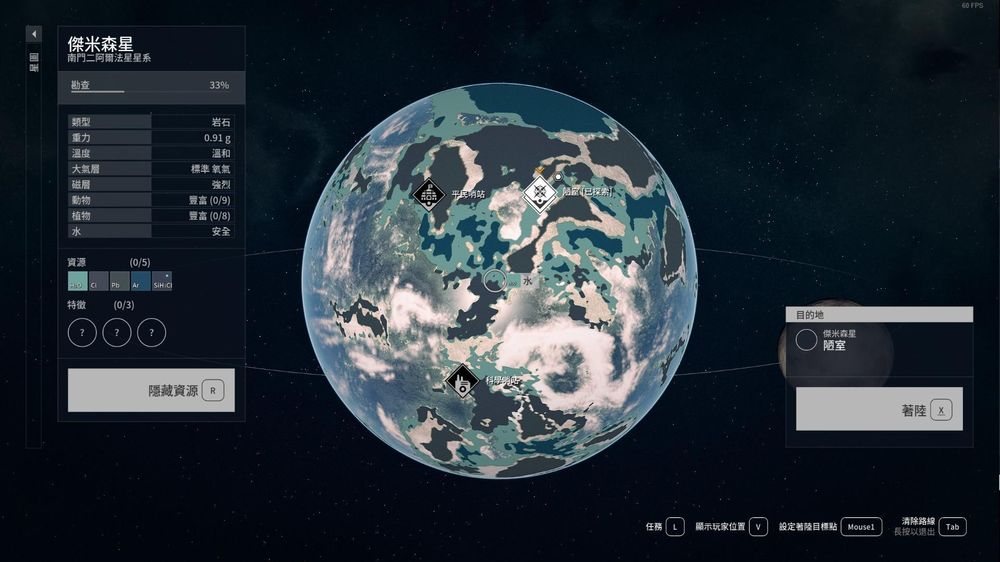Viewport: 1000px width, 562px height.
Task: Choose the Pb resource tile
Action: pos(120,281)
